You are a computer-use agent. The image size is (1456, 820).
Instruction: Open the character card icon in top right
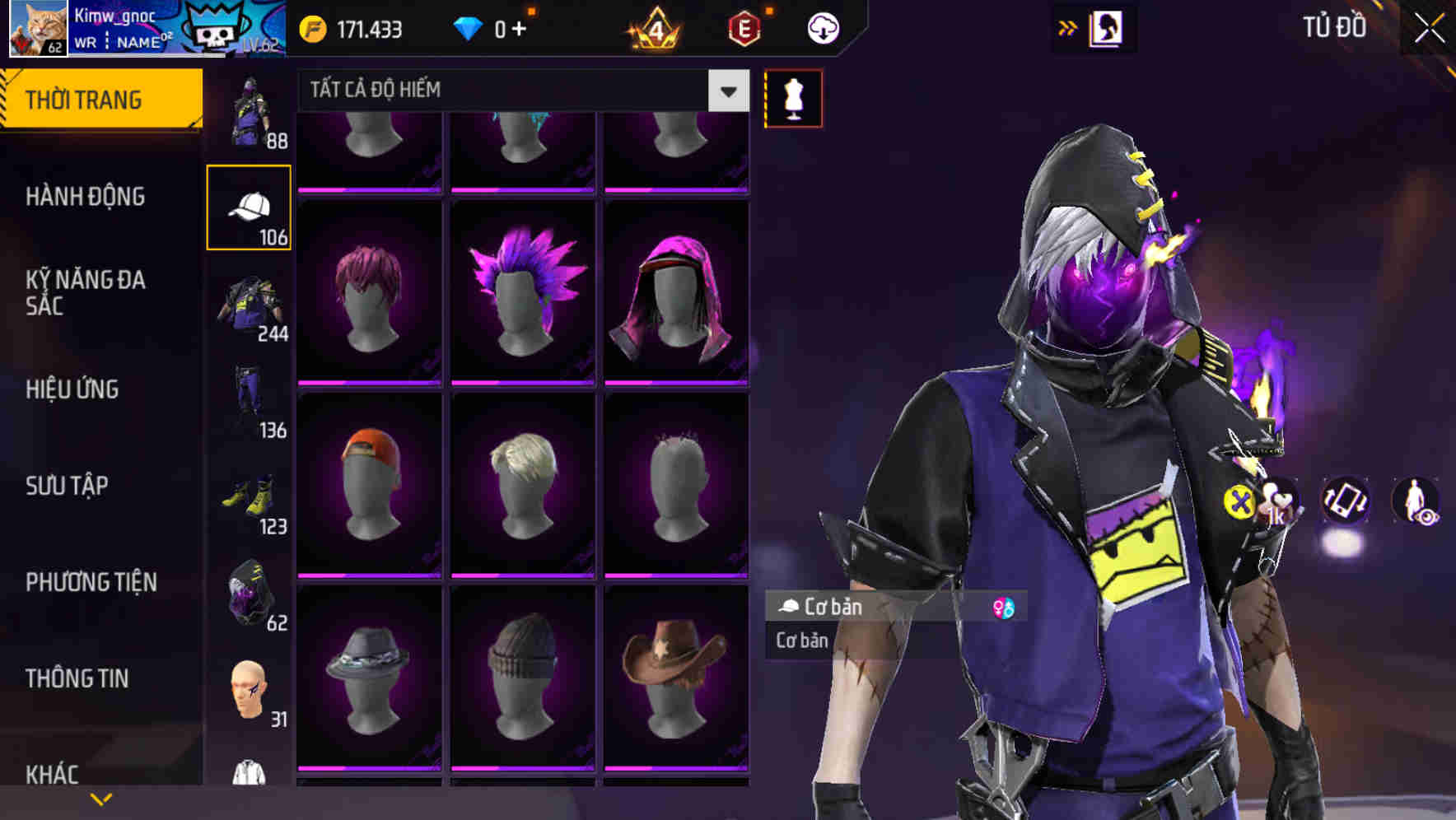tap(1108, 27)
